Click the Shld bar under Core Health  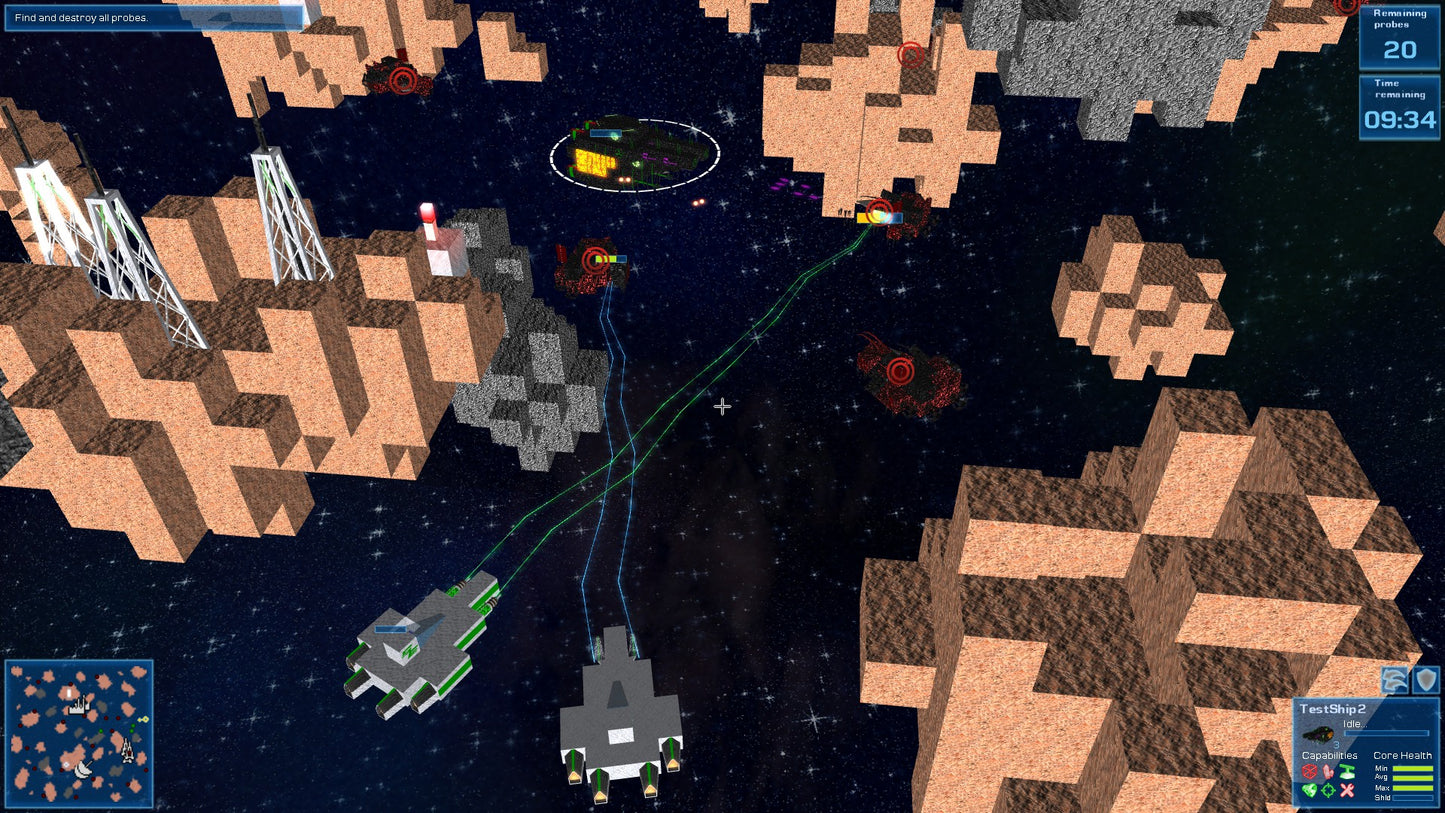[1412, 797]
